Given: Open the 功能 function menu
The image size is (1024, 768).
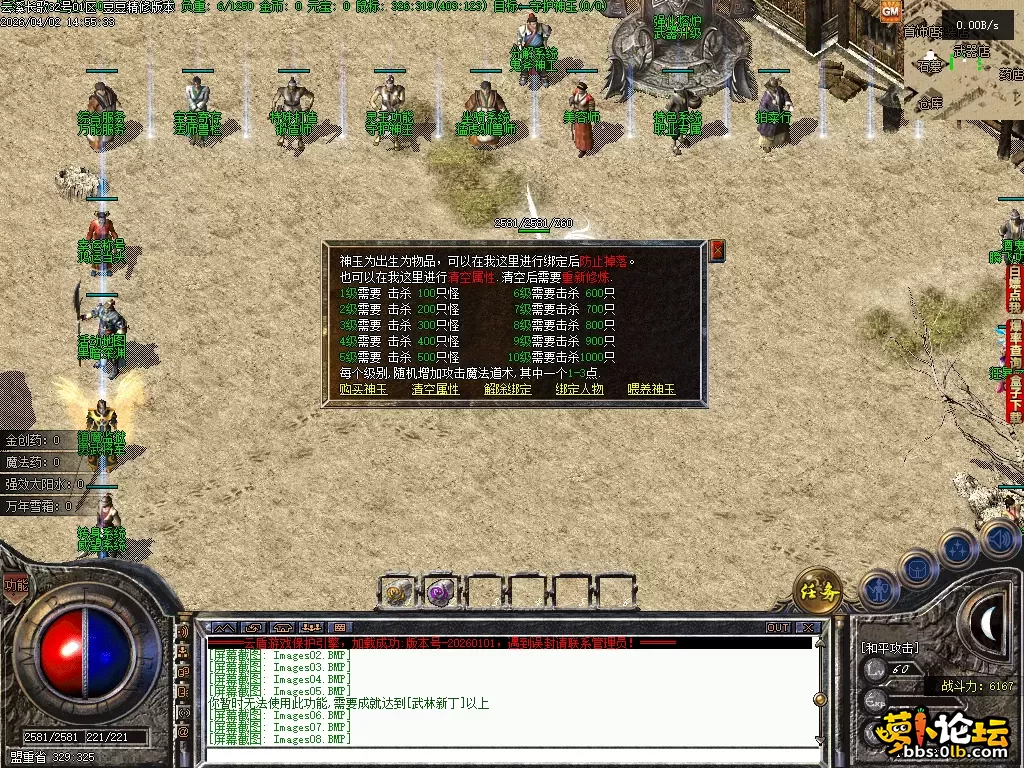Looking at the screenshot, I should tap(16, 585).
